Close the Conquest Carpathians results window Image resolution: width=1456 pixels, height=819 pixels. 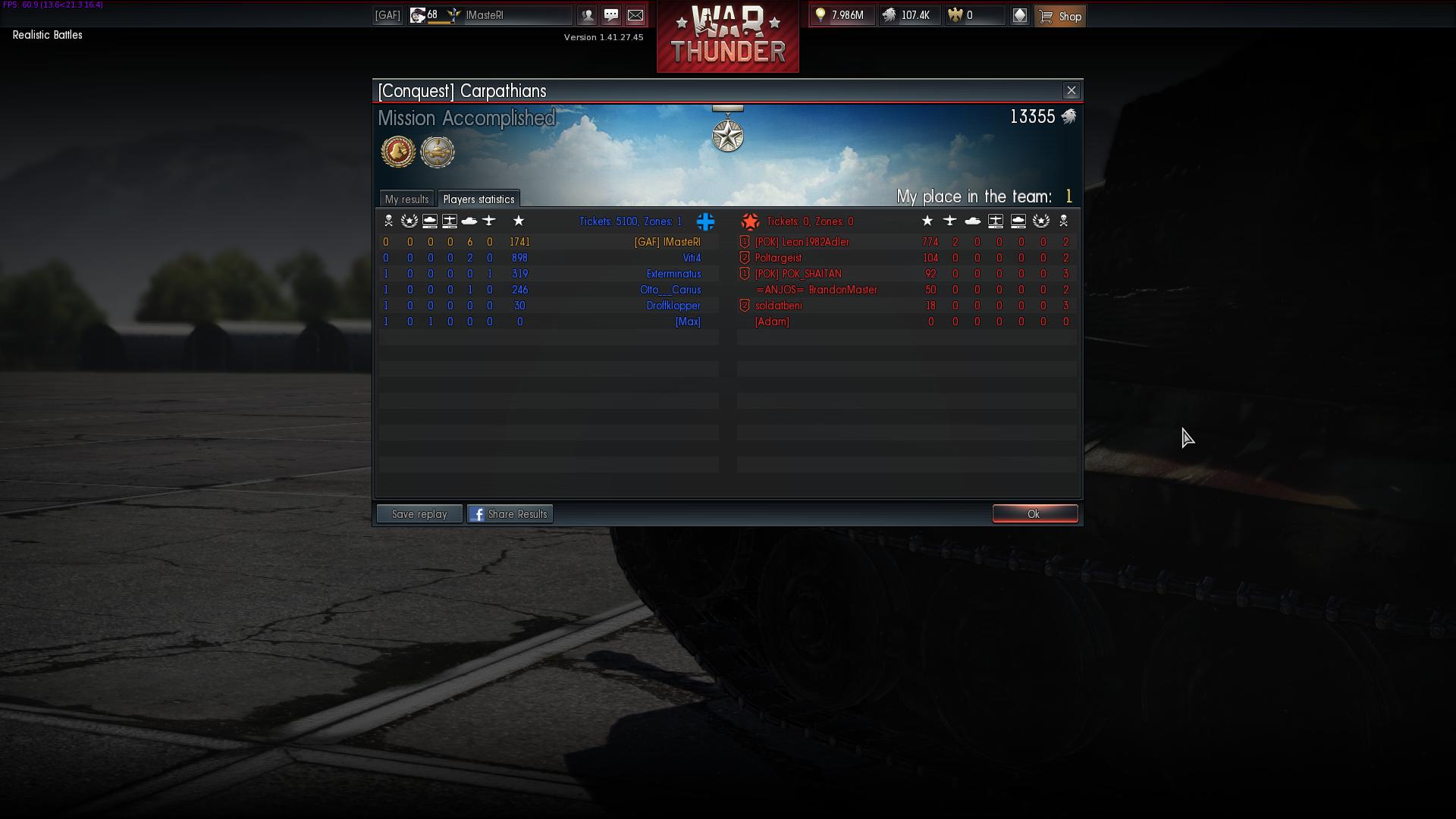point(1071,91)
